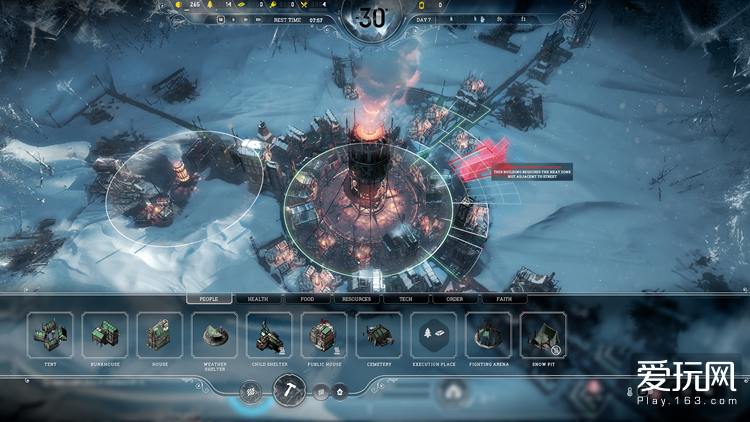
Task: Open the Order buildings tab
Action: [x=454, y=298]
